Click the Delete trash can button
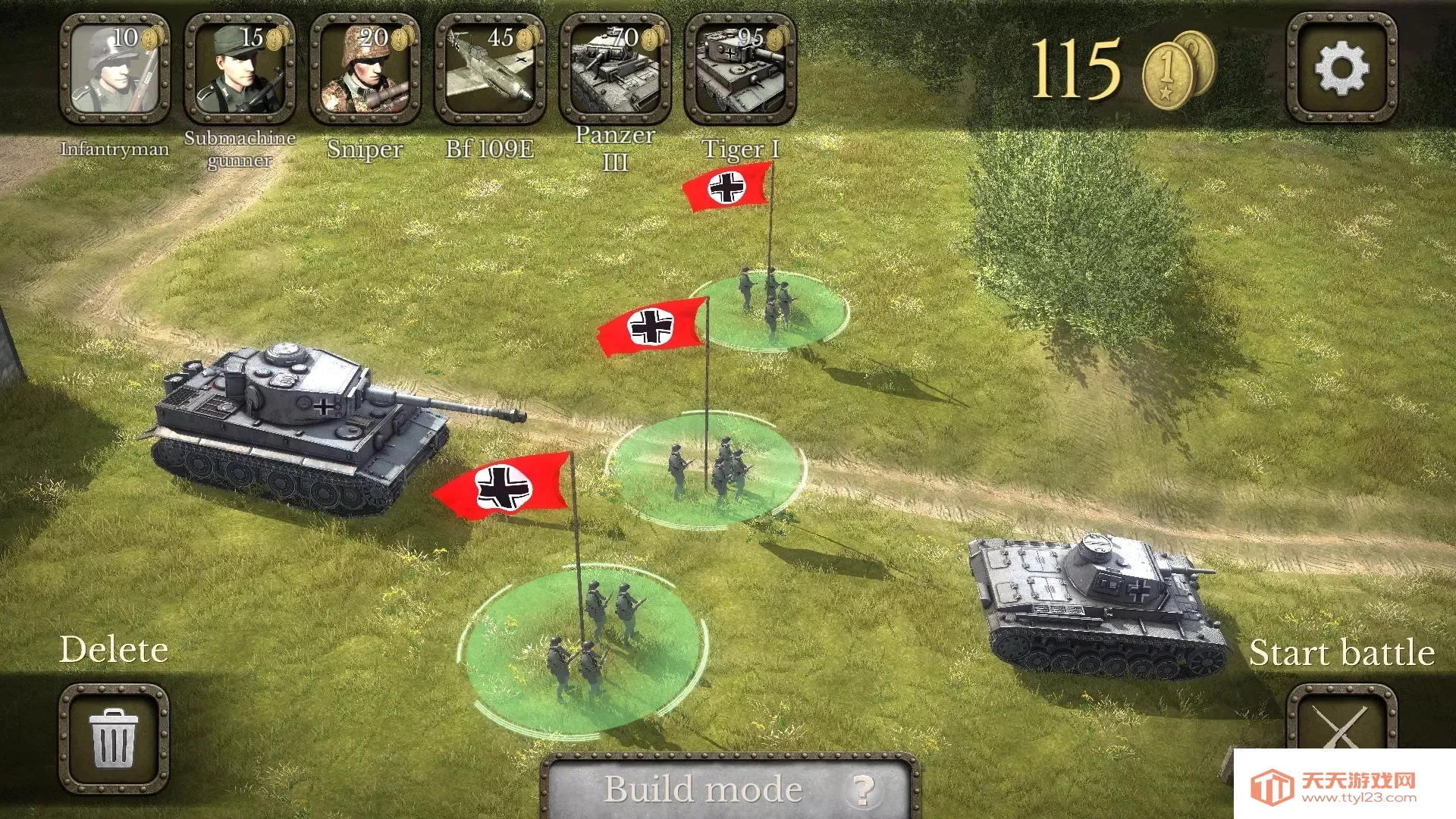 (x=115, y=738)
